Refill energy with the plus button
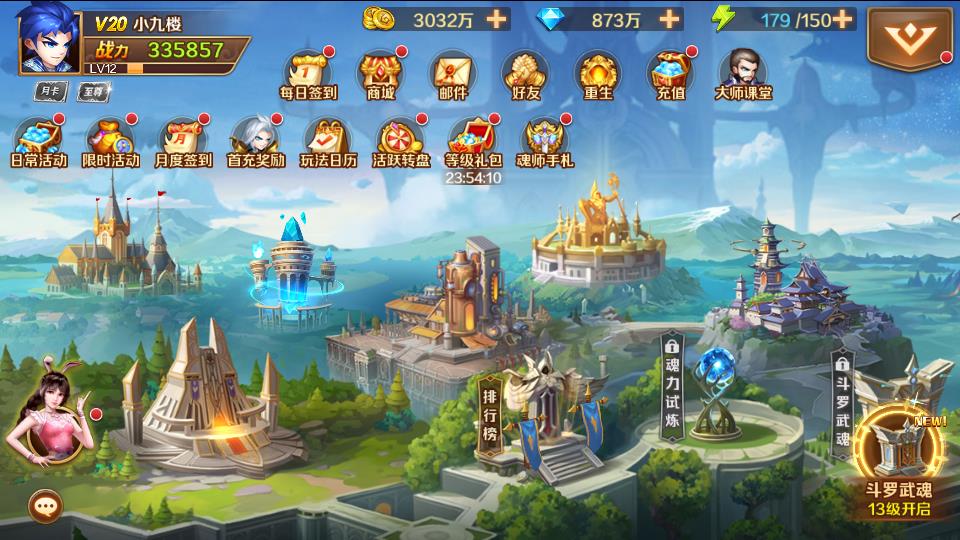Viewport: 960px width, 540px height. pos(843,18)
